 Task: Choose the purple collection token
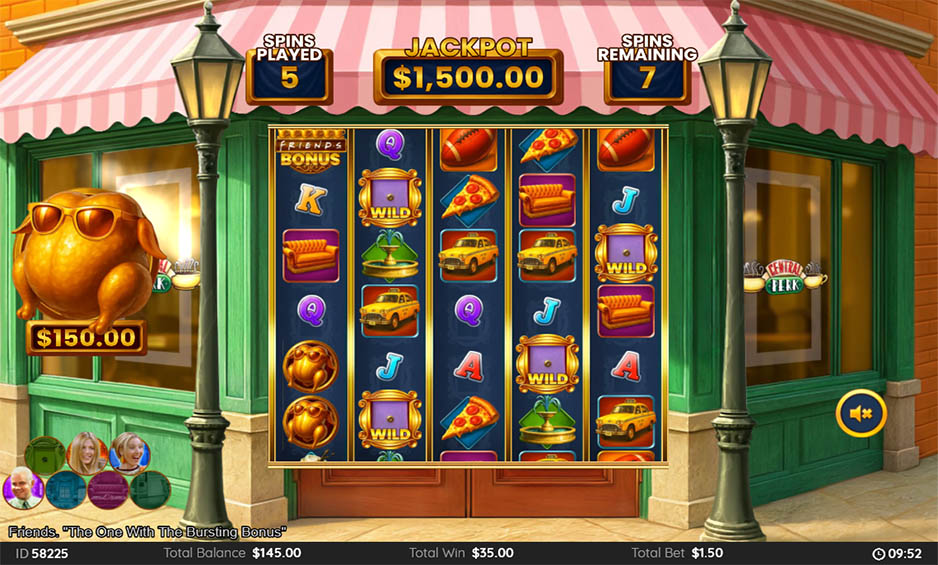[x=108, y=491]
